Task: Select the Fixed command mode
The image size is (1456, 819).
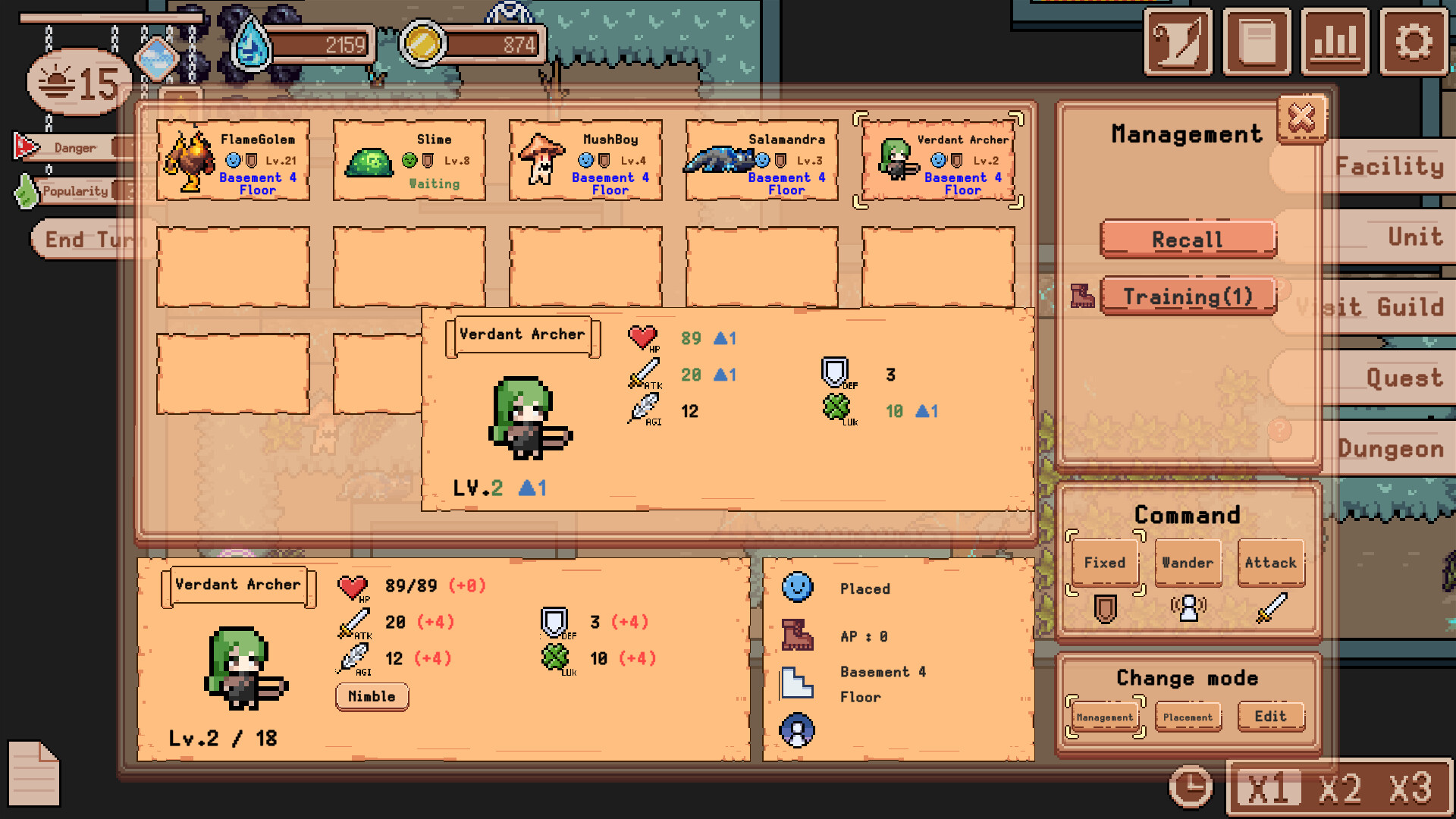Action: tap(1104, 562)
